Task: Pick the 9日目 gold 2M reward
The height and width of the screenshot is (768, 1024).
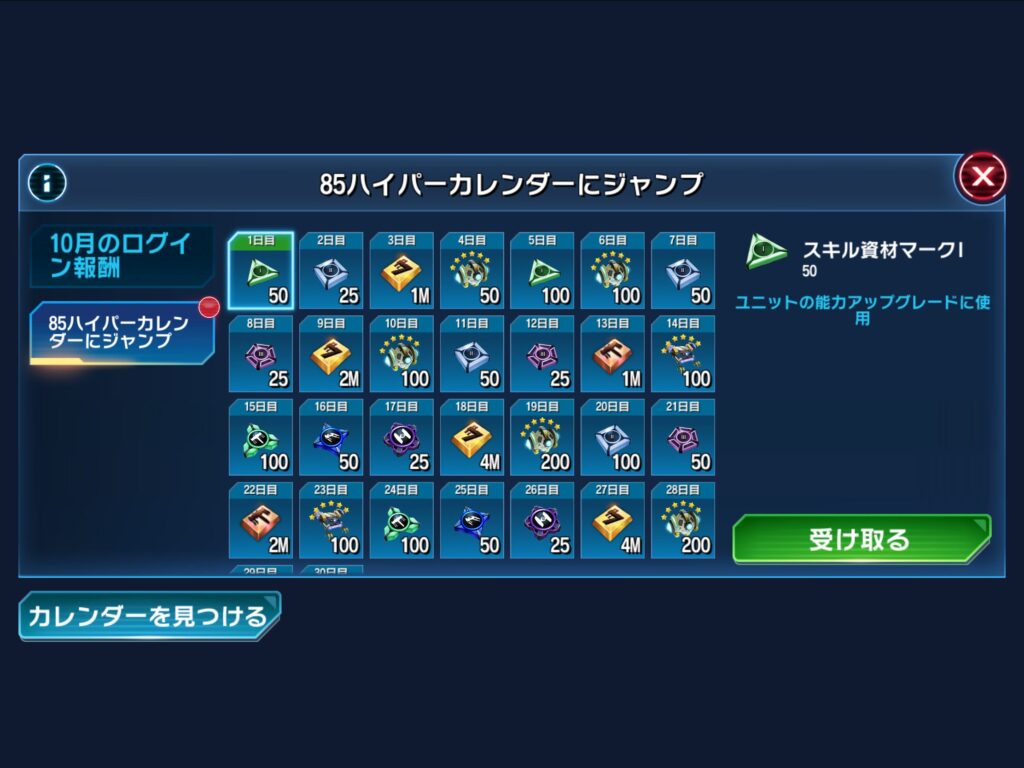Action: coord(332,355)
